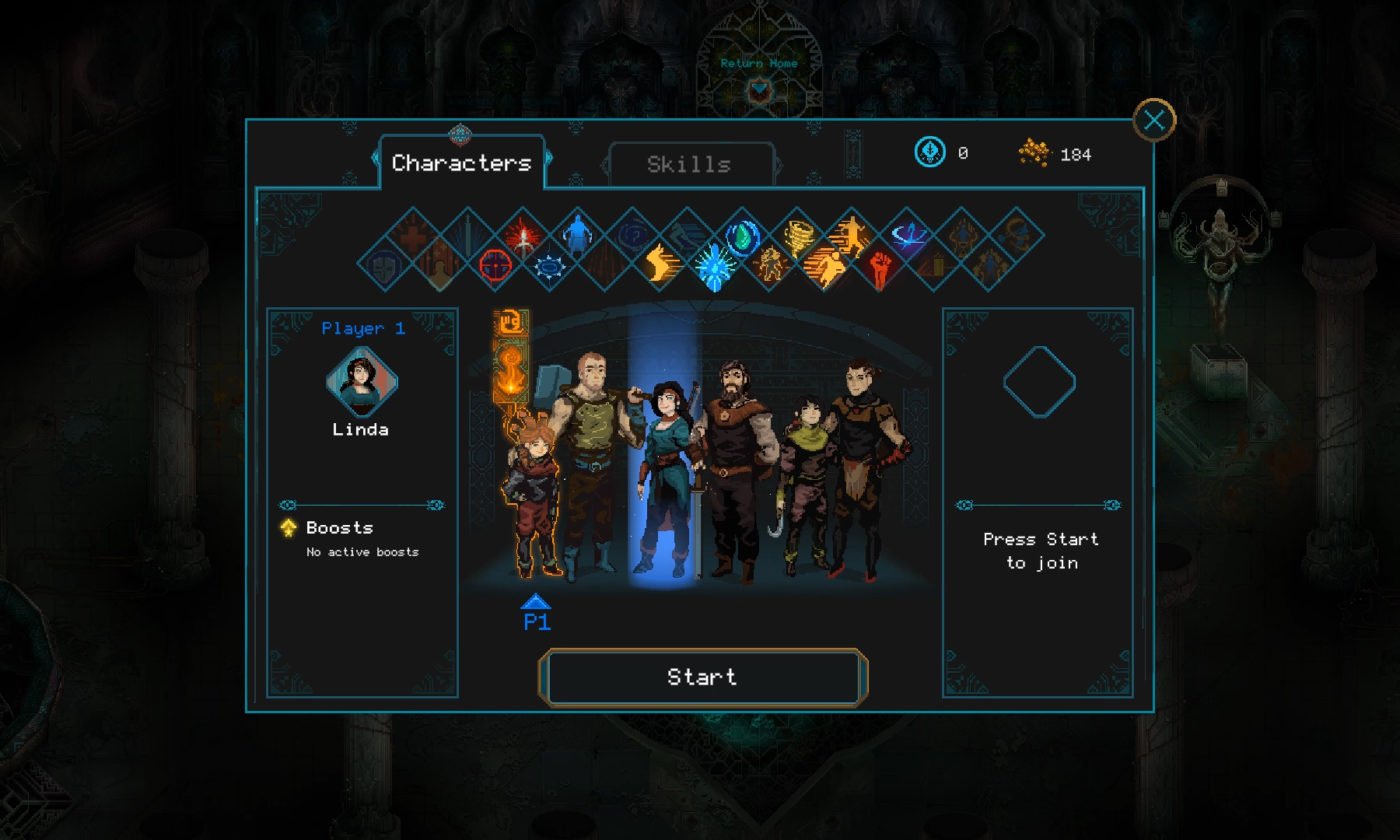Click Linda's portrait in Player 1 panel

click(x=361, y=382)
